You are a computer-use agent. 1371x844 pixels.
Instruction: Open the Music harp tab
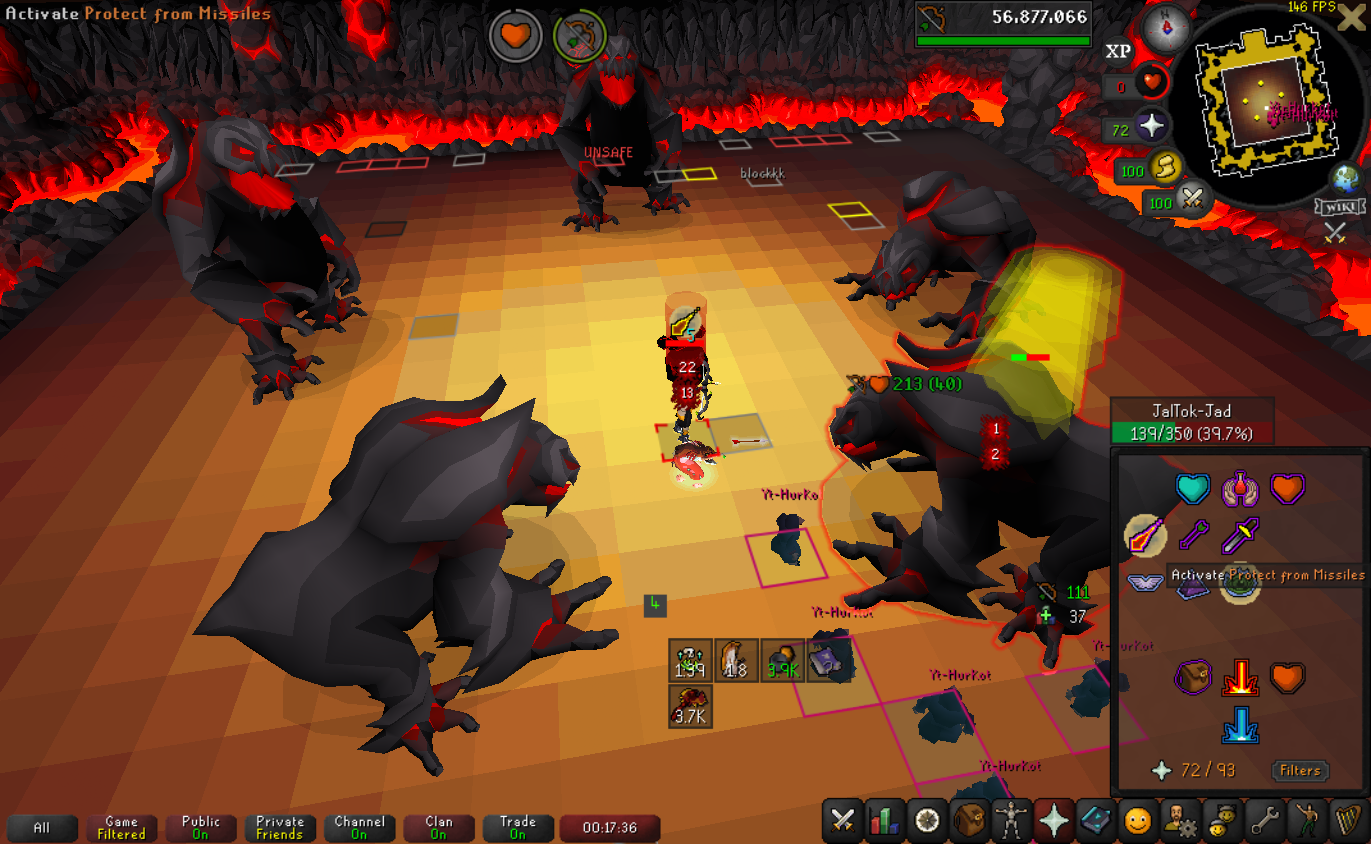[1347, 821]
